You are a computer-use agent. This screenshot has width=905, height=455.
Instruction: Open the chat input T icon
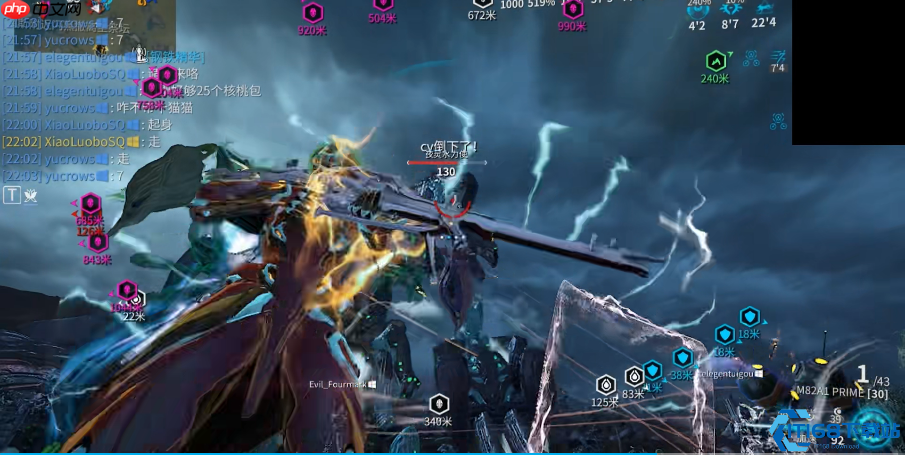click(12, 196)
